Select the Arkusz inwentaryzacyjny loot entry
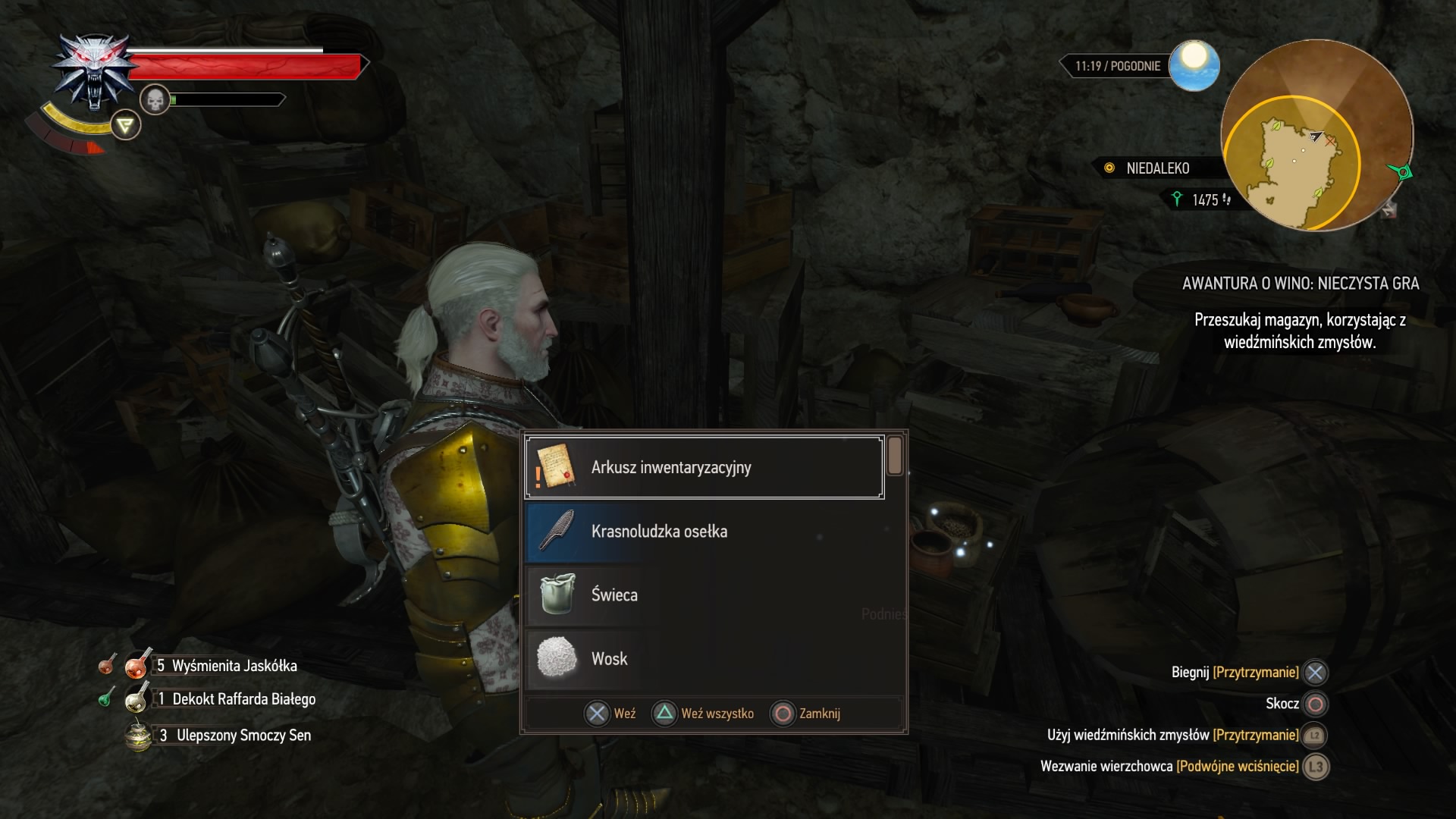Image resolution: width=1456 pixels, height=819 pixels. click(704, 467)
